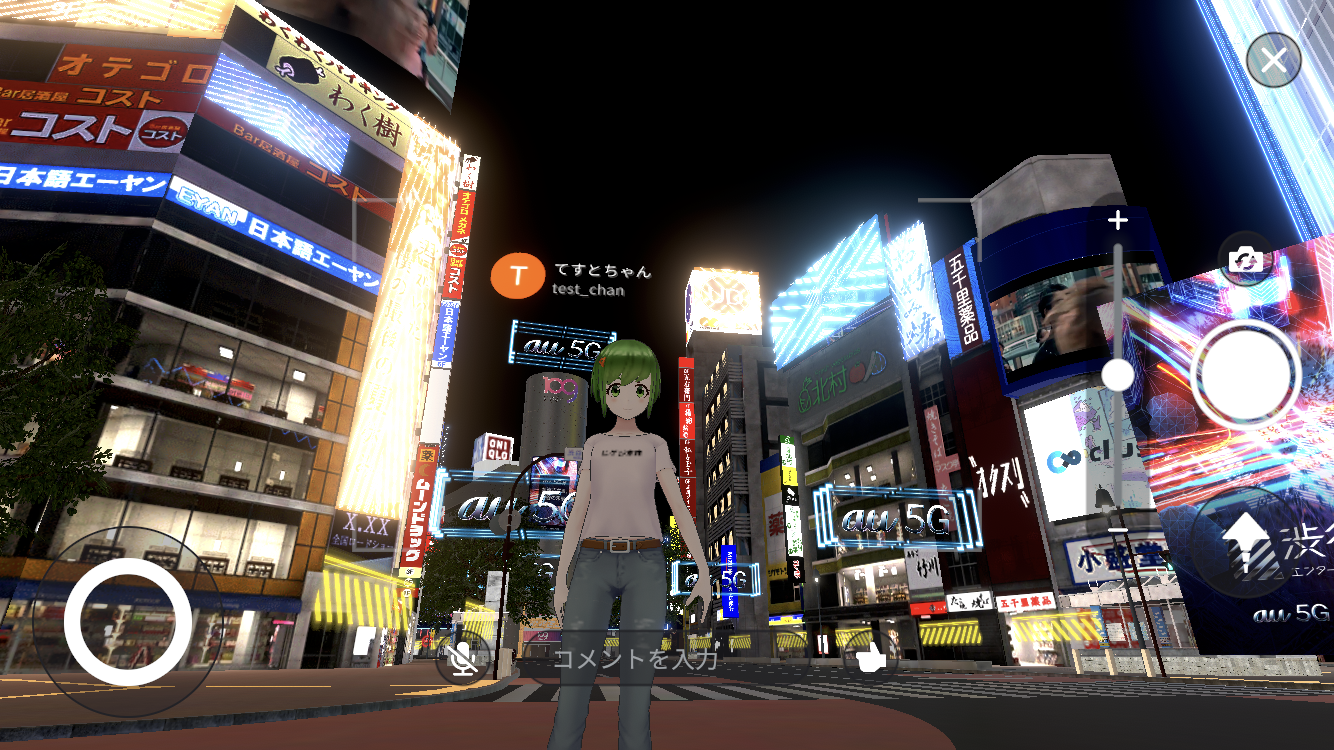Send a reaction with the thumbs-up icon
Image resolution: width=1334 pixels, height=750 pixels.
pyautogui.click(x=869, y=657)
